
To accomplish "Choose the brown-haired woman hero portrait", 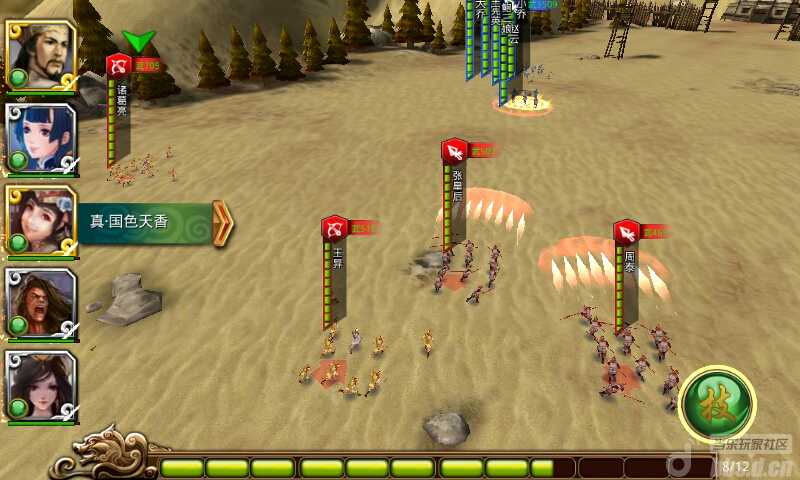I will pos(40,221).
